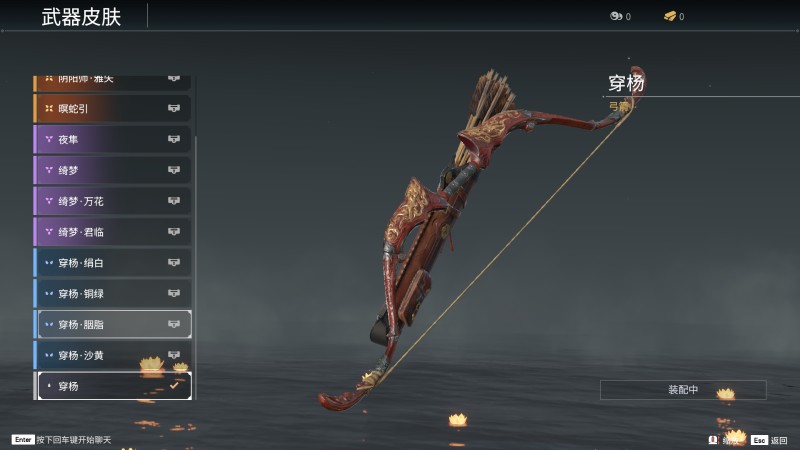Select the 穿杨·绢白 skin
This screenshot has height=450, width=800.
pos(112,263)
